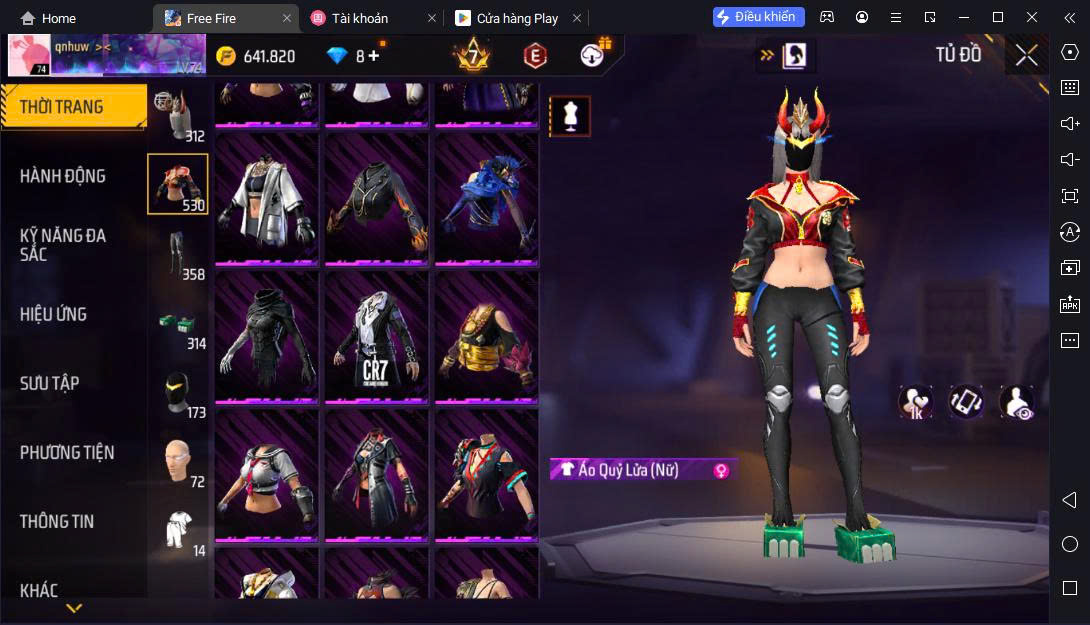Select the white open jacket top

266,197
